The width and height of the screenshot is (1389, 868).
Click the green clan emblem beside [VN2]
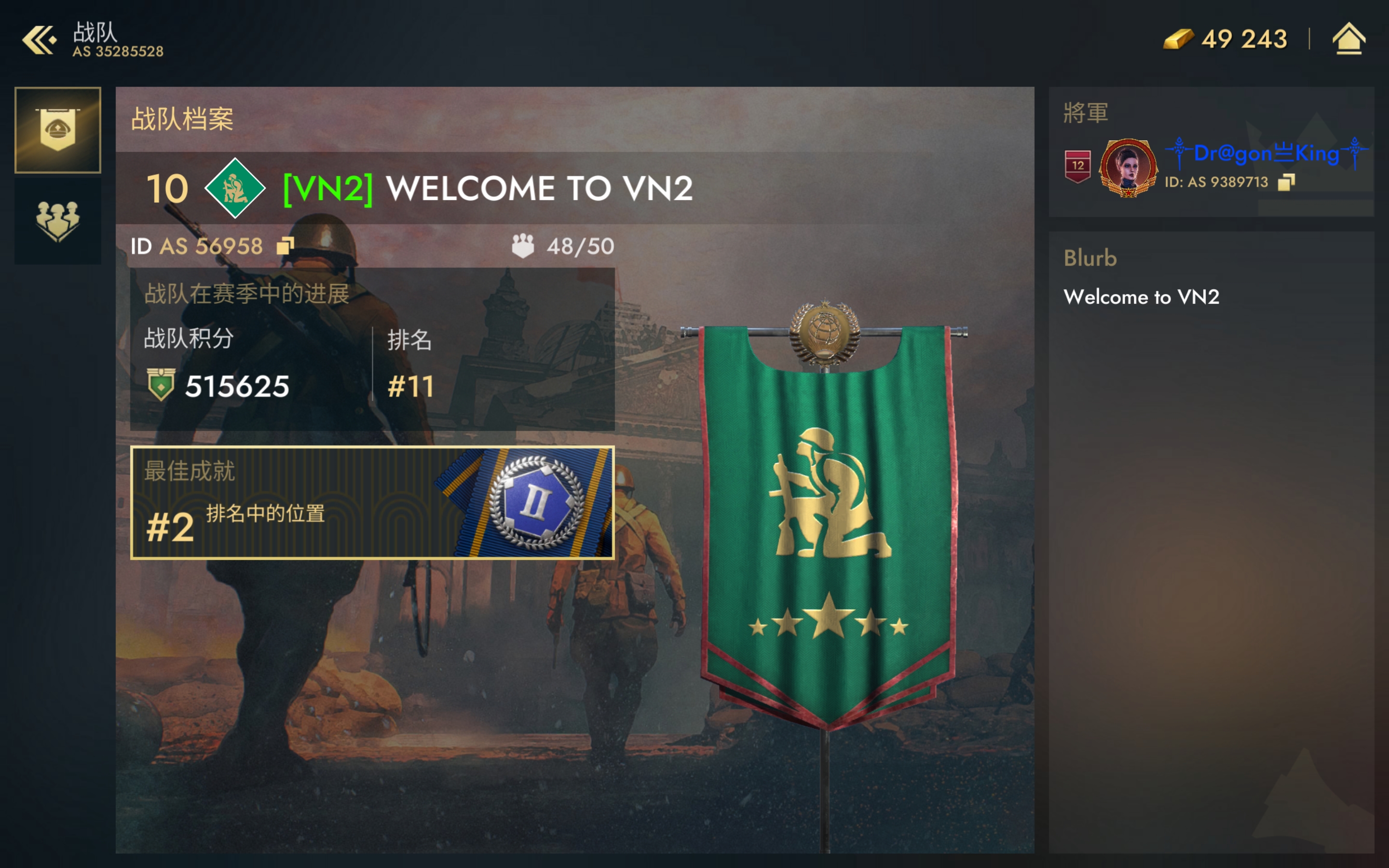coord(235,188)
